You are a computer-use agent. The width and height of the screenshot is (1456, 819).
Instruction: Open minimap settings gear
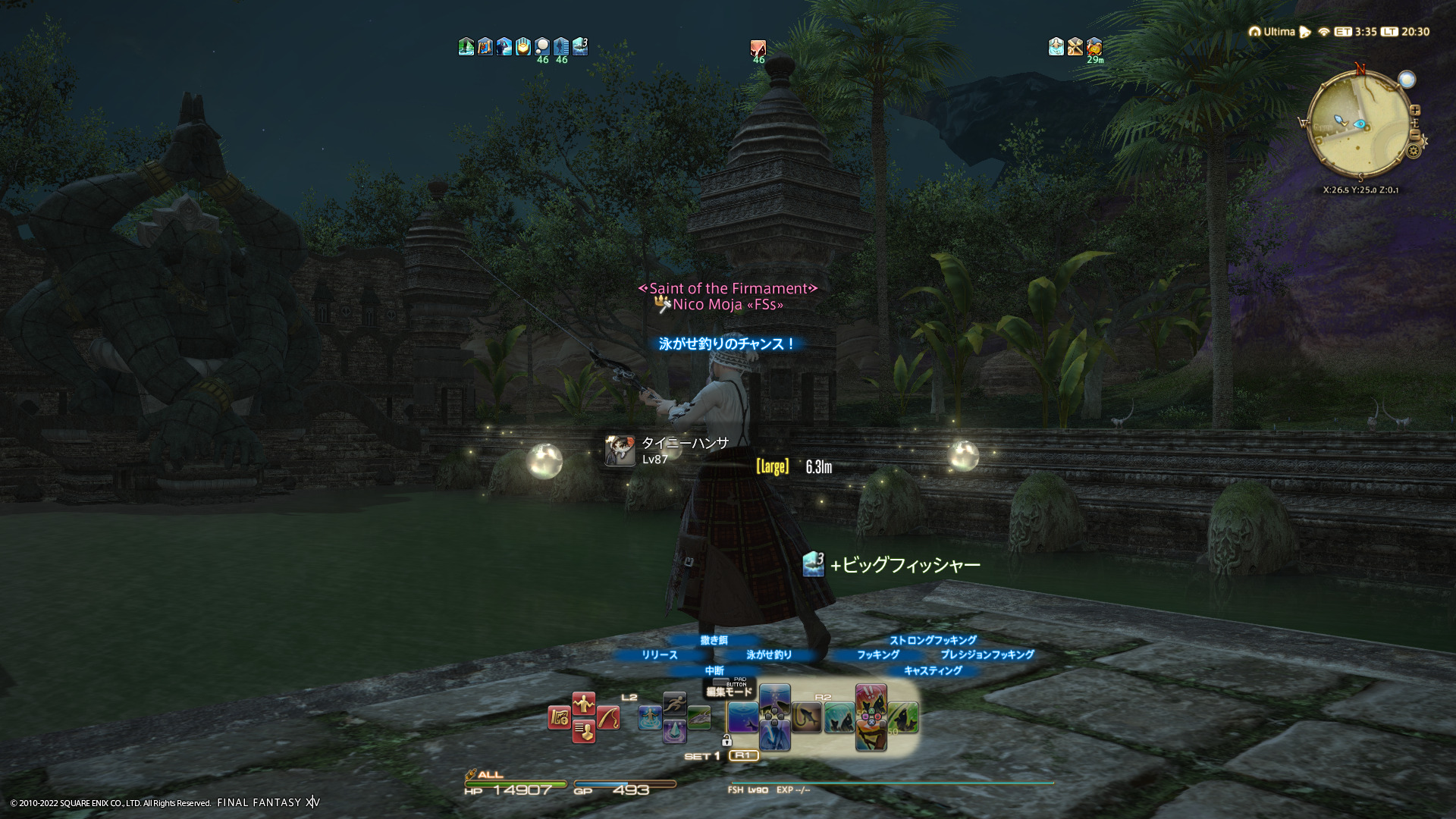(x=1413, y=152)
